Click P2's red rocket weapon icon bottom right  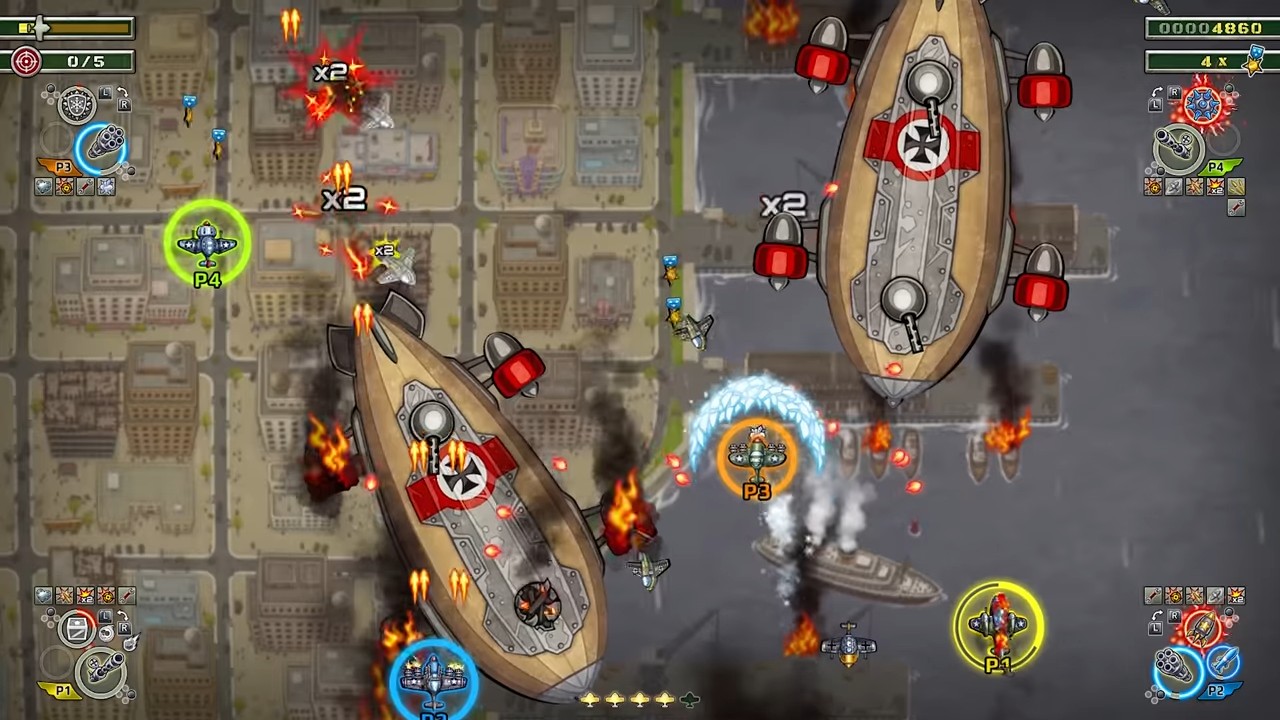point(1201,627)
